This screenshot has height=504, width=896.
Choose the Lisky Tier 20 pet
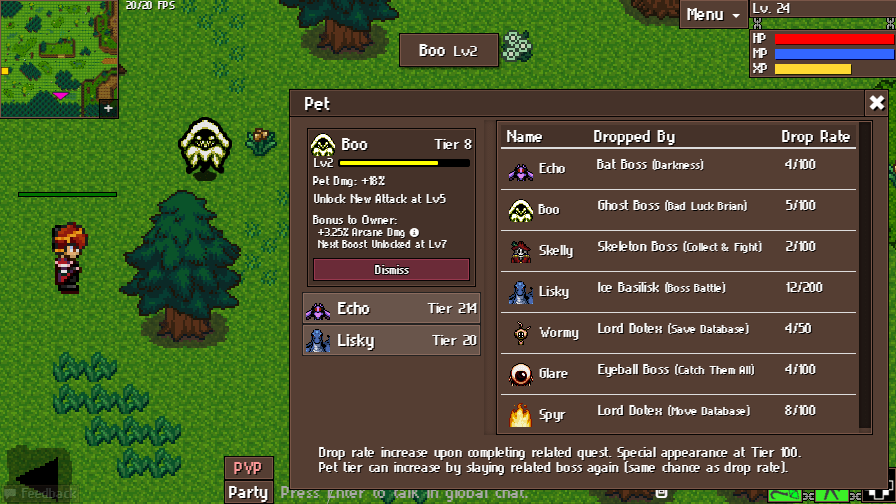391,341
